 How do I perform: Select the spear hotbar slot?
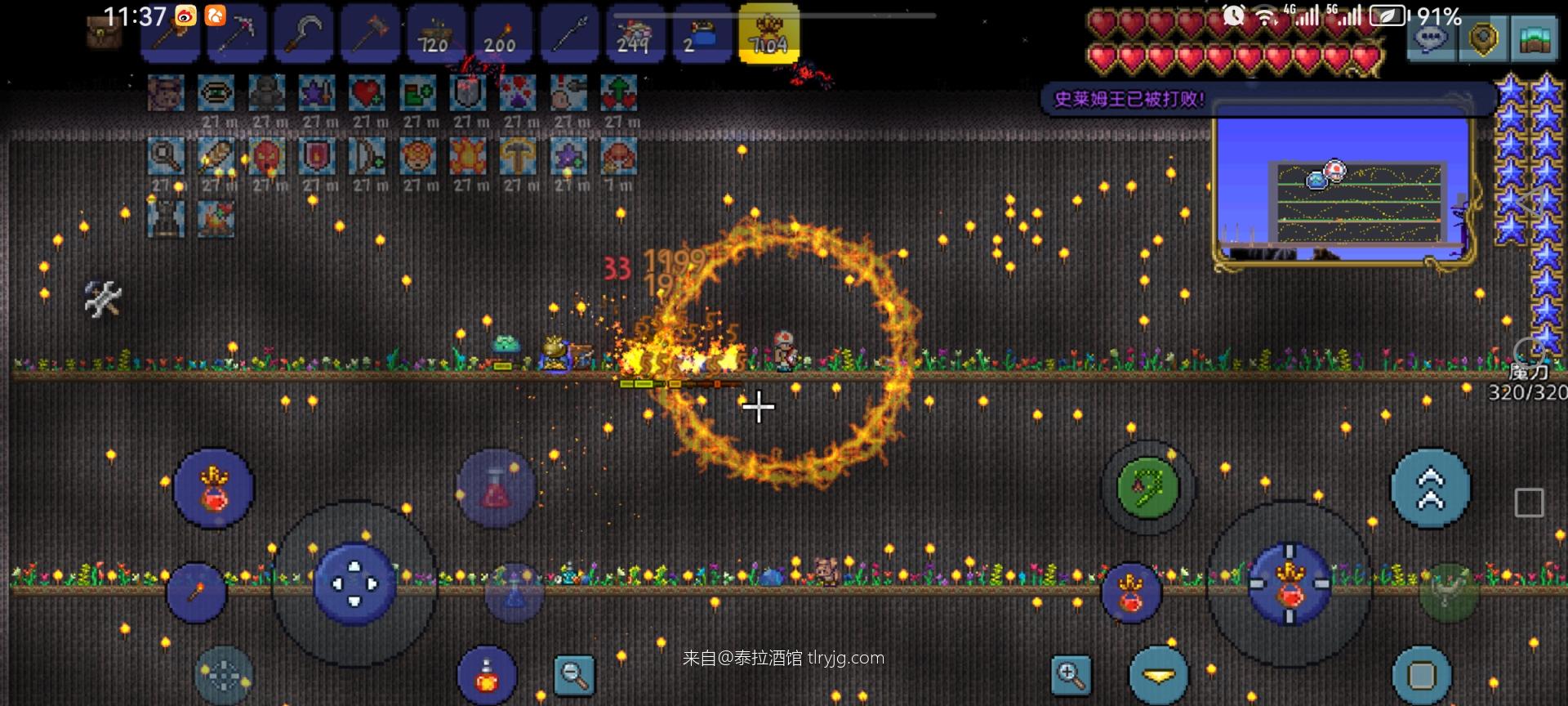point(568,34)
